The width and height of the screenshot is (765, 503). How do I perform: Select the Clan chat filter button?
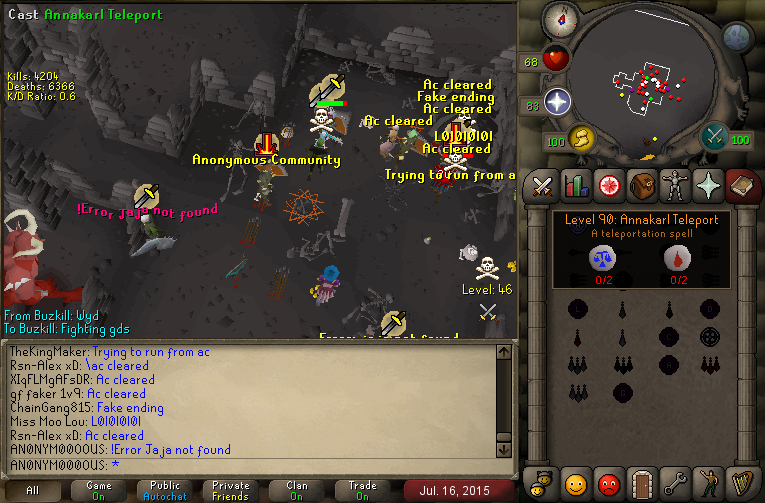296,490
